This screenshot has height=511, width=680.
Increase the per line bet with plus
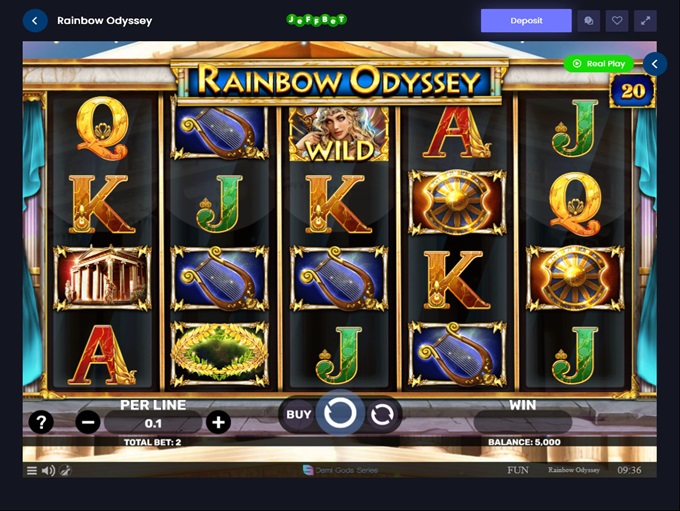click(218, 422)
